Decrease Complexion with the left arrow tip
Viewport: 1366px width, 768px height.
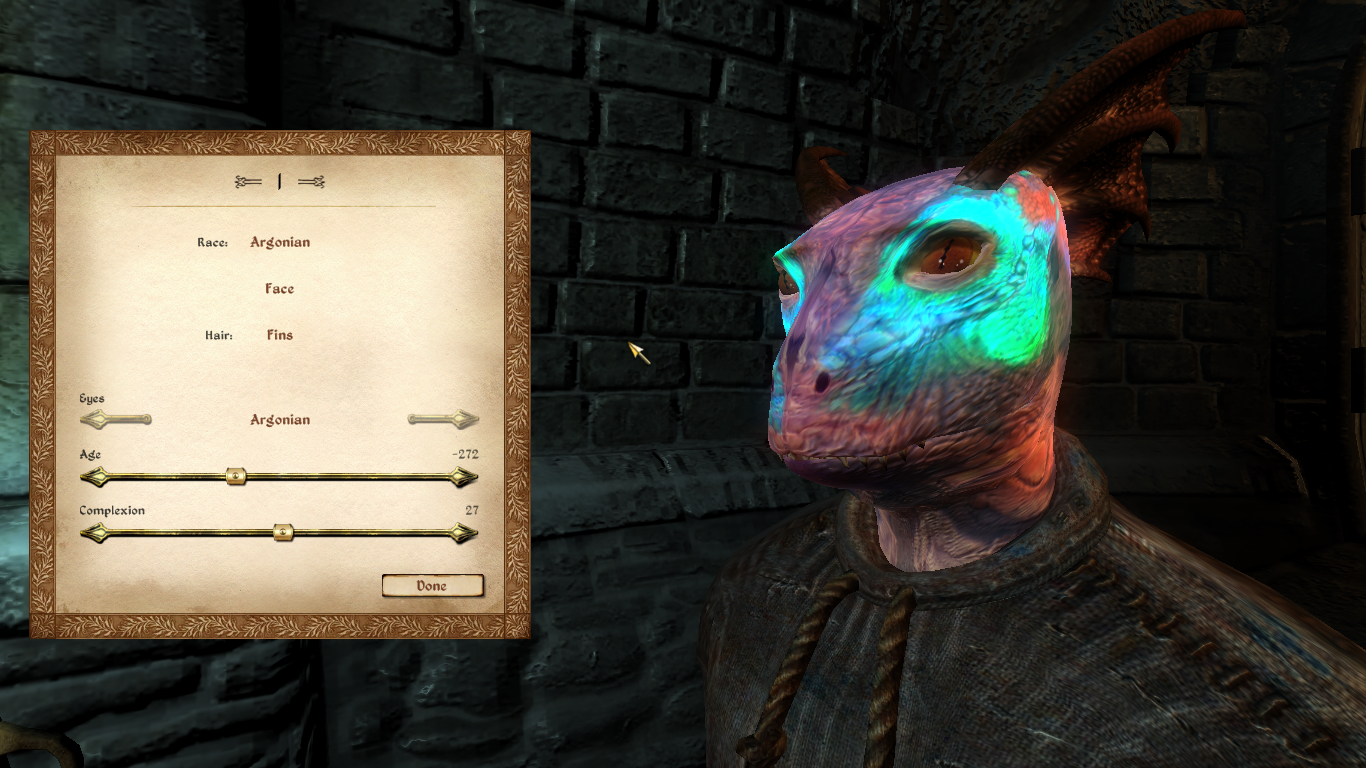click(93, 533)
